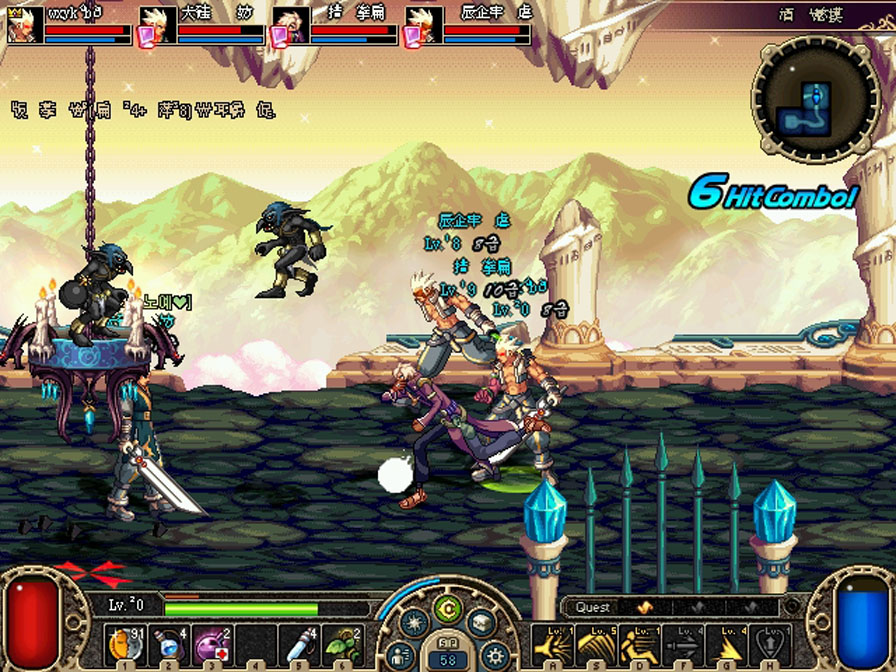Image resolution: width=896 pixels, height=672 pixels.
Task: Activate the running figure skill in slot D
Action: point(638,645)
